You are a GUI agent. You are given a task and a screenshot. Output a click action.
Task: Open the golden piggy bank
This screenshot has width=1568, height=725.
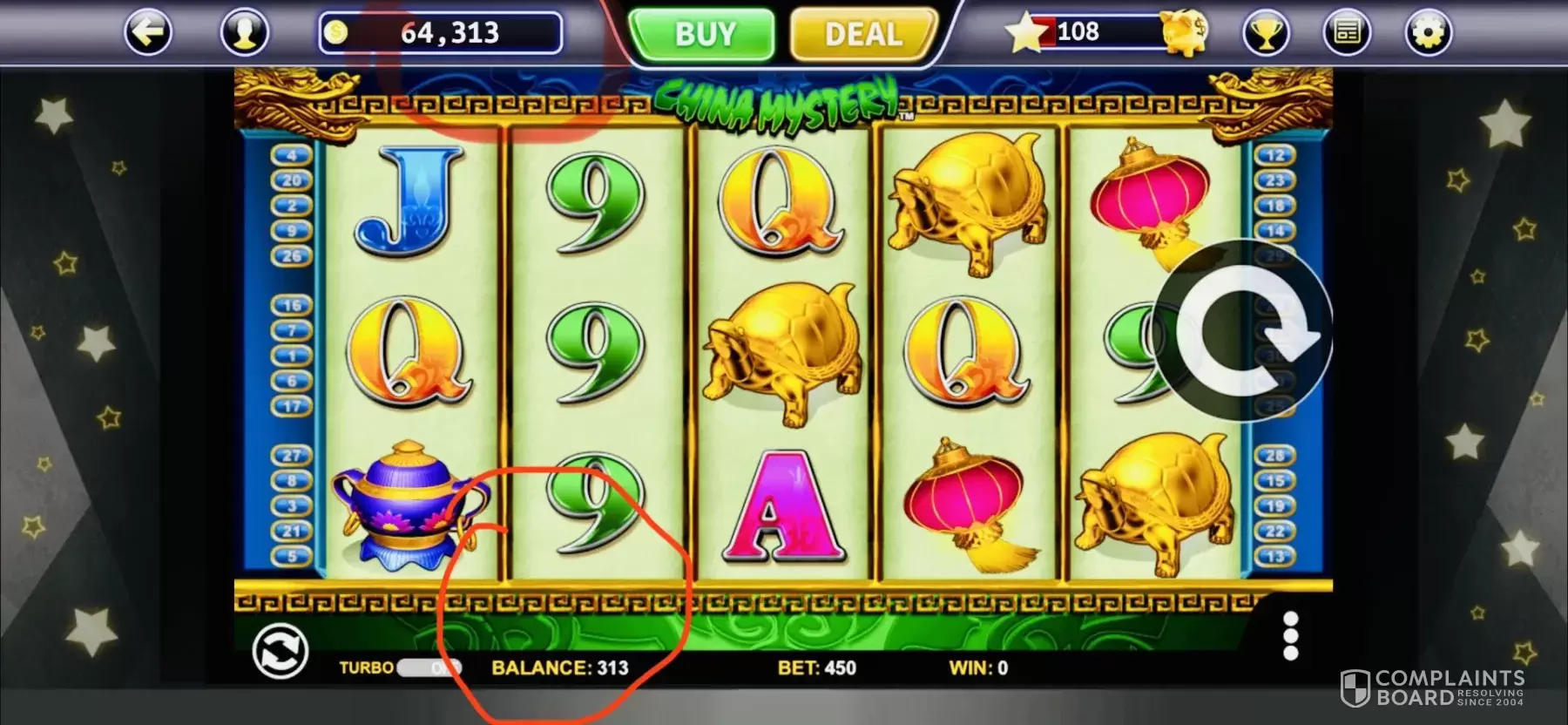(x=1184, y=33)
